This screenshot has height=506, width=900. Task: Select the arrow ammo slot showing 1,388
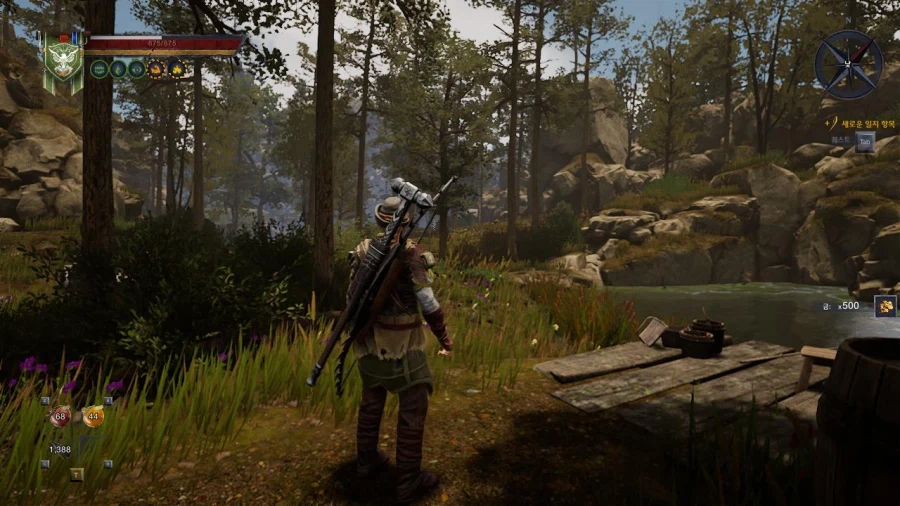pos(60,450)
